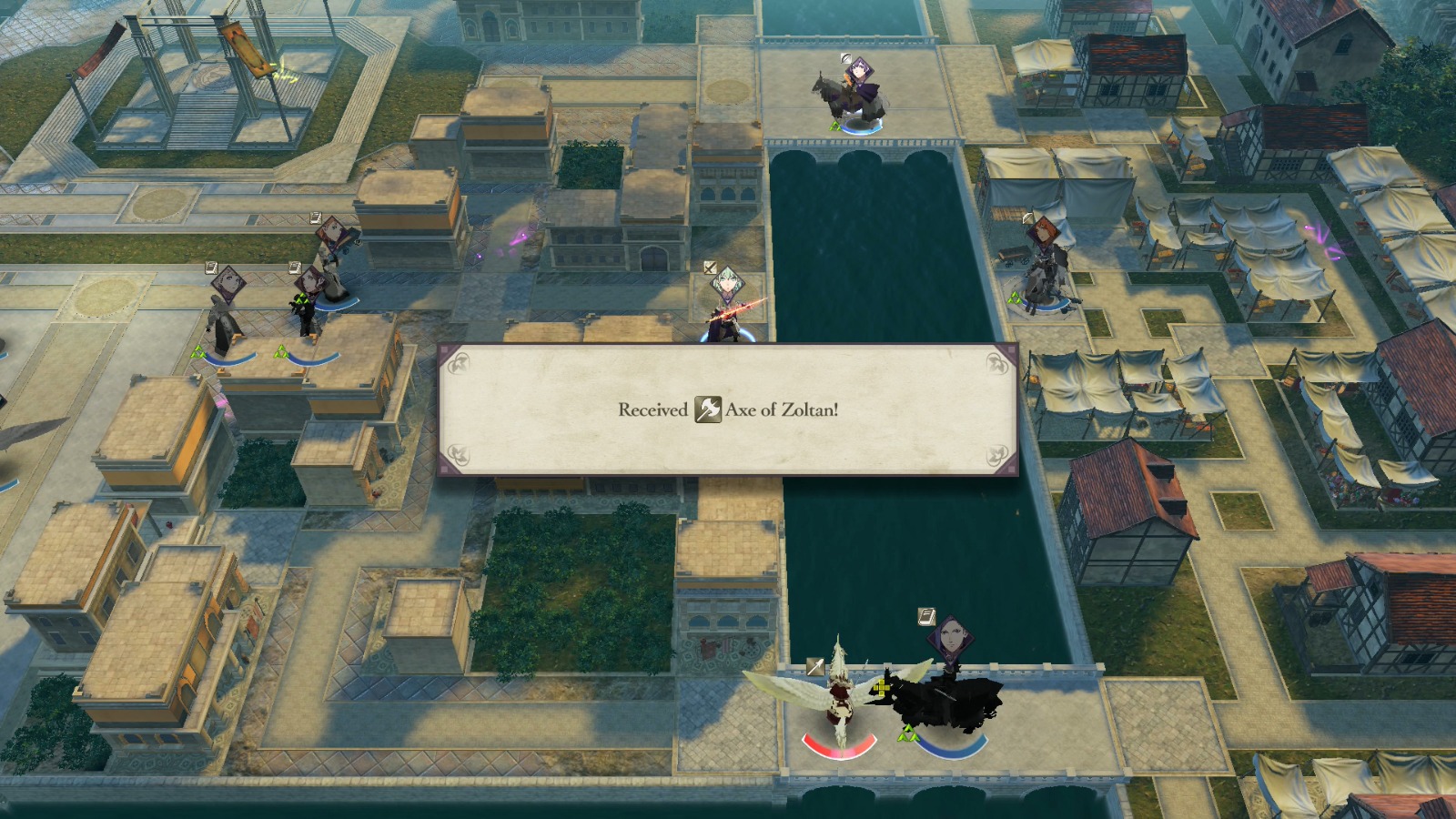The width and height of the screenshot is (1456, 819).
Task: Click the red HP arc under the pegasus knight
Action: [838, 752]
